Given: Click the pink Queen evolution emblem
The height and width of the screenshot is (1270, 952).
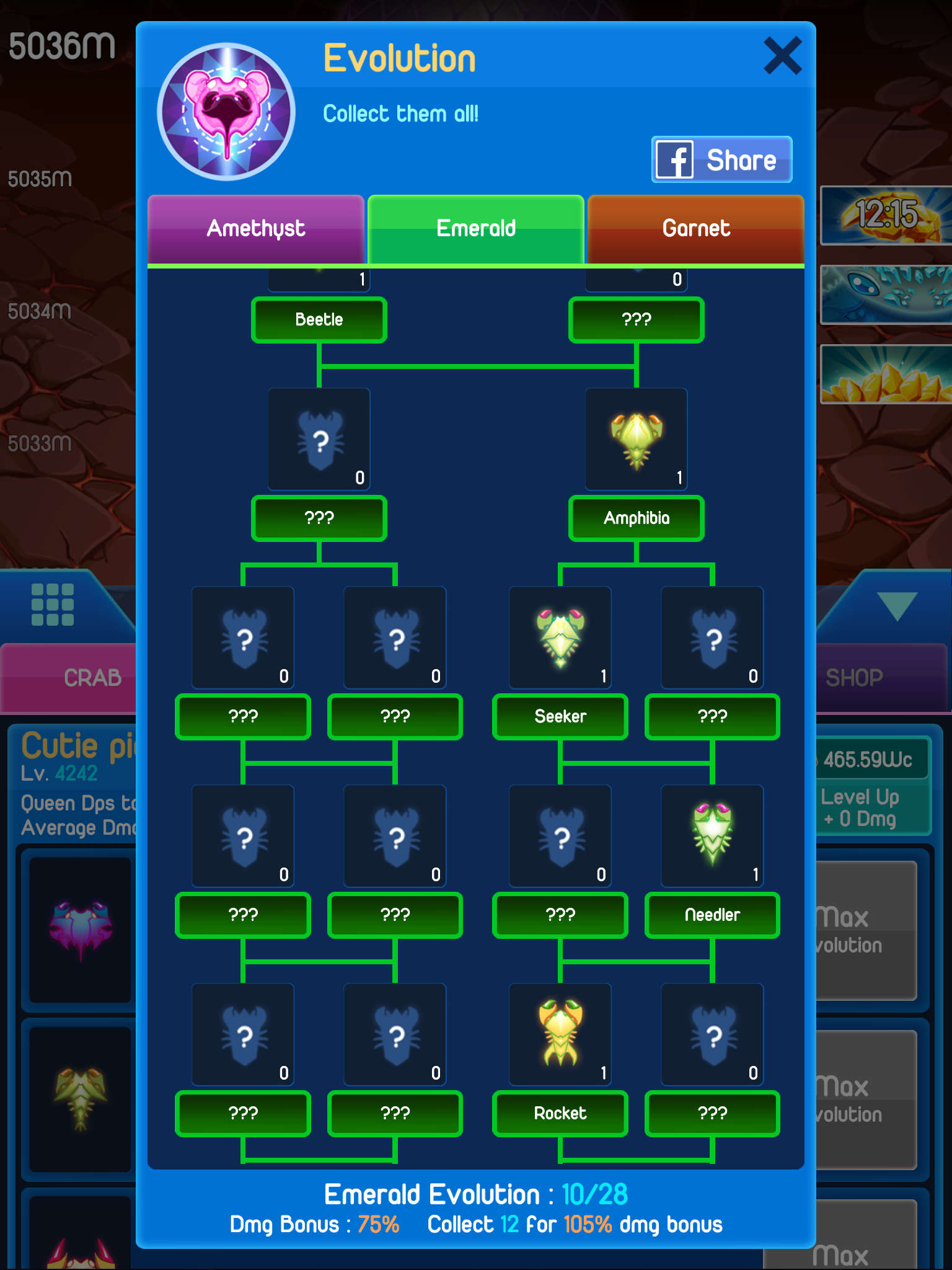Looking at the screenshot, I should [226, 101].
